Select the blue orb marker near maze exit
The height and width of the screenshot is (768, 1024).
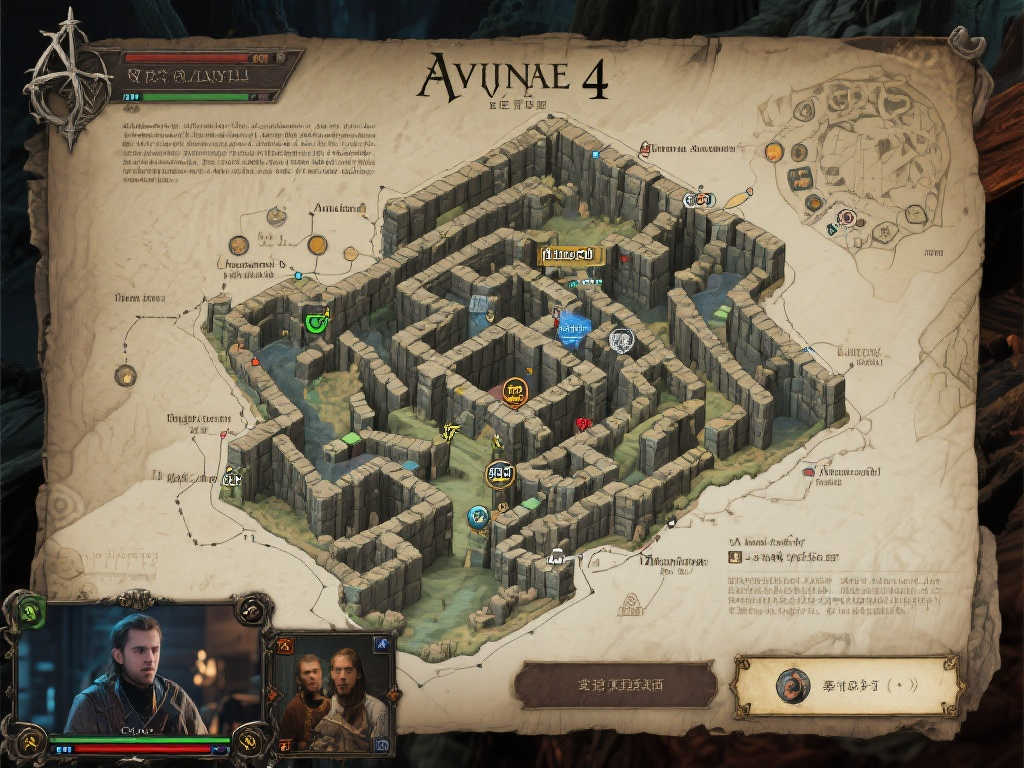pyautogui.click(x=478, y=516)
